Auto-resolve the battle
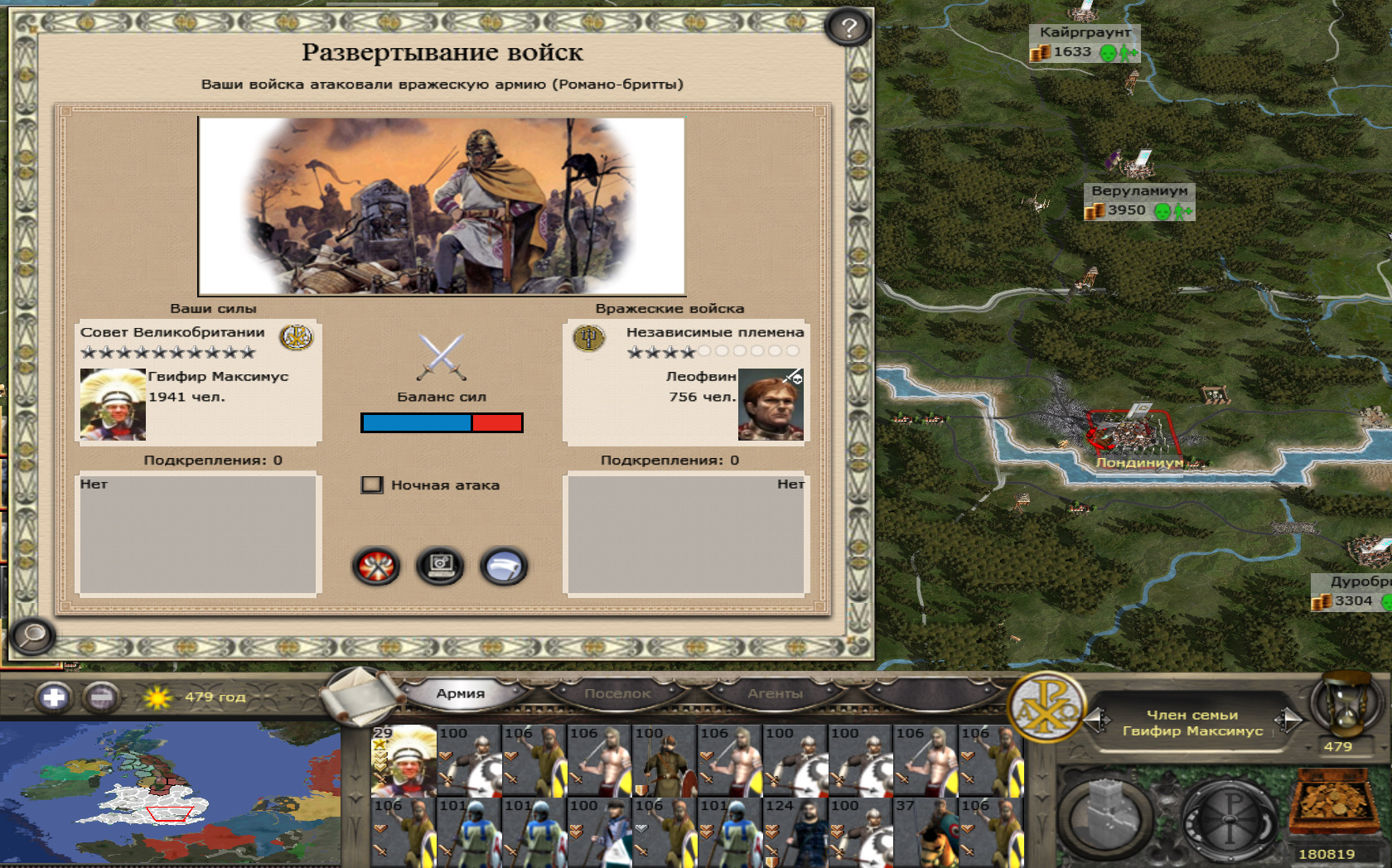 440,567
